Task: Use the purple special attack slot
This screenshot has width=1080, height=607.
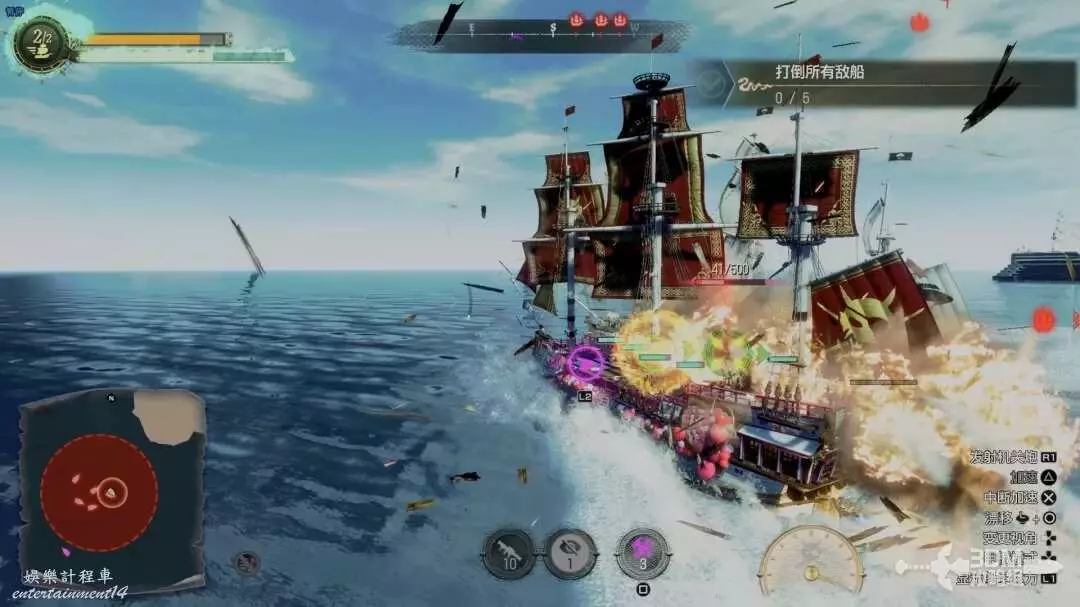Action: click(x=643, y=553)
